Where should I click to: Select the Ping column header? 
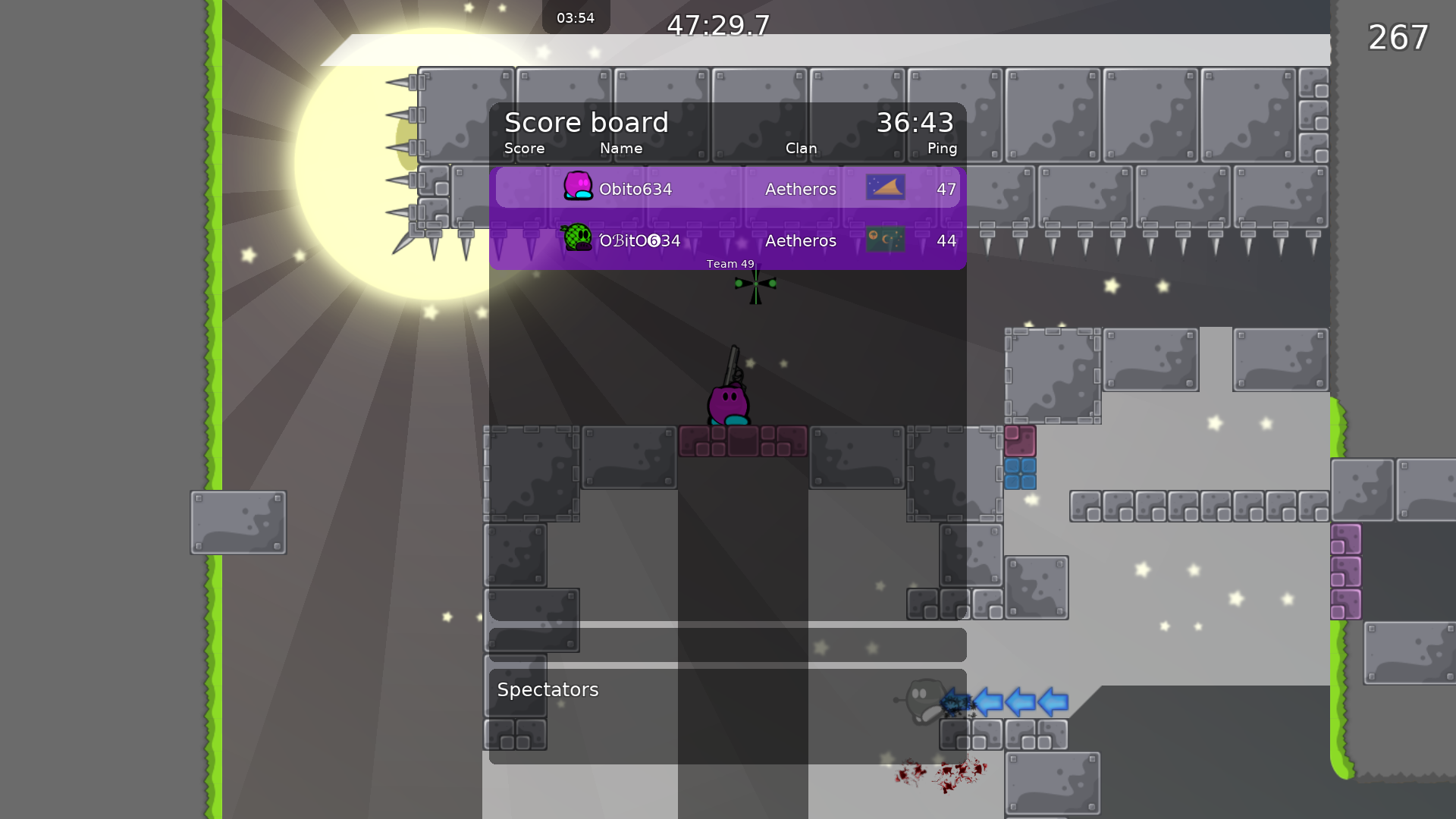coord(941,149)
